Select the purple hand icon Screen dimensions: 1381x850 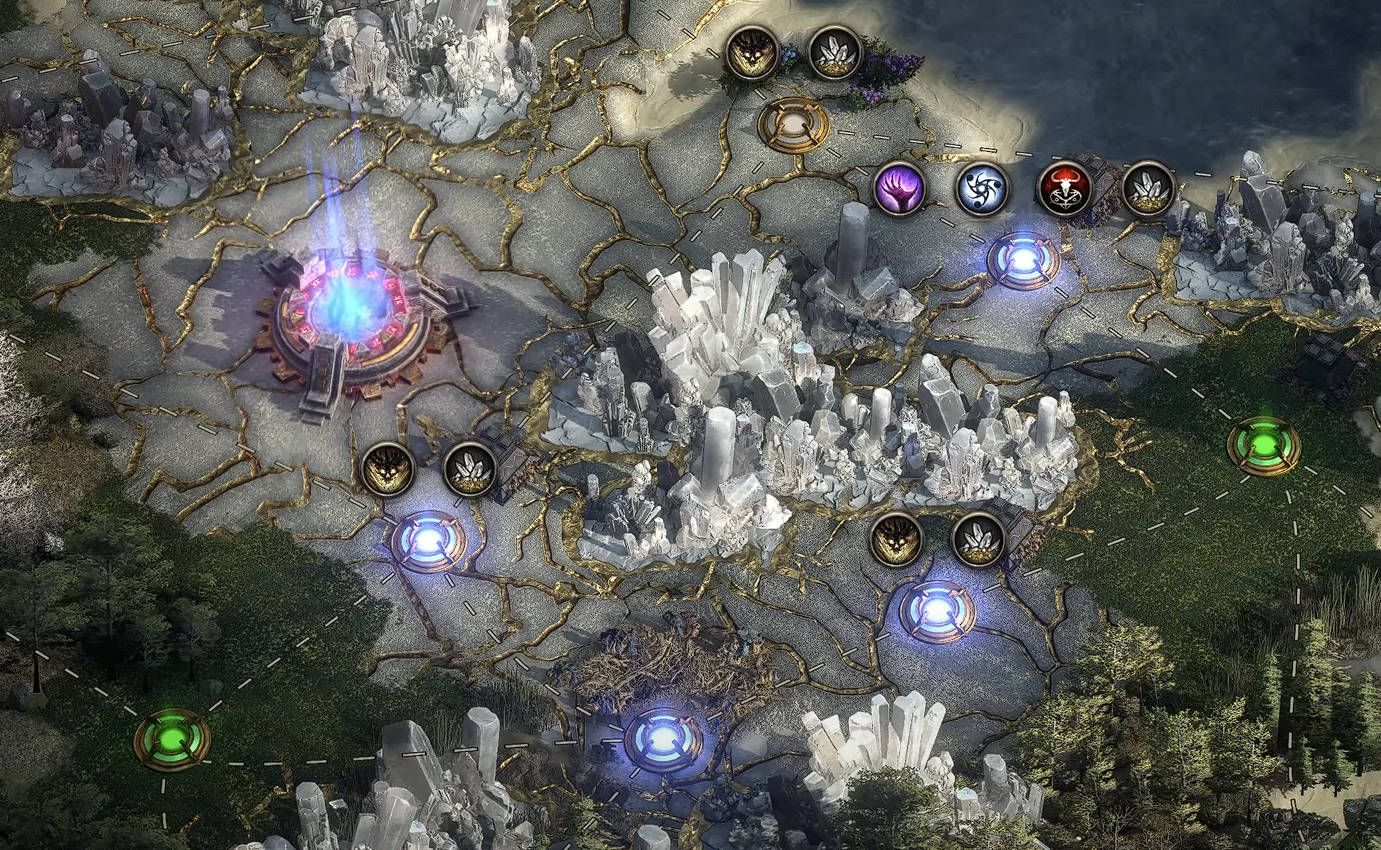click(899, 188)
